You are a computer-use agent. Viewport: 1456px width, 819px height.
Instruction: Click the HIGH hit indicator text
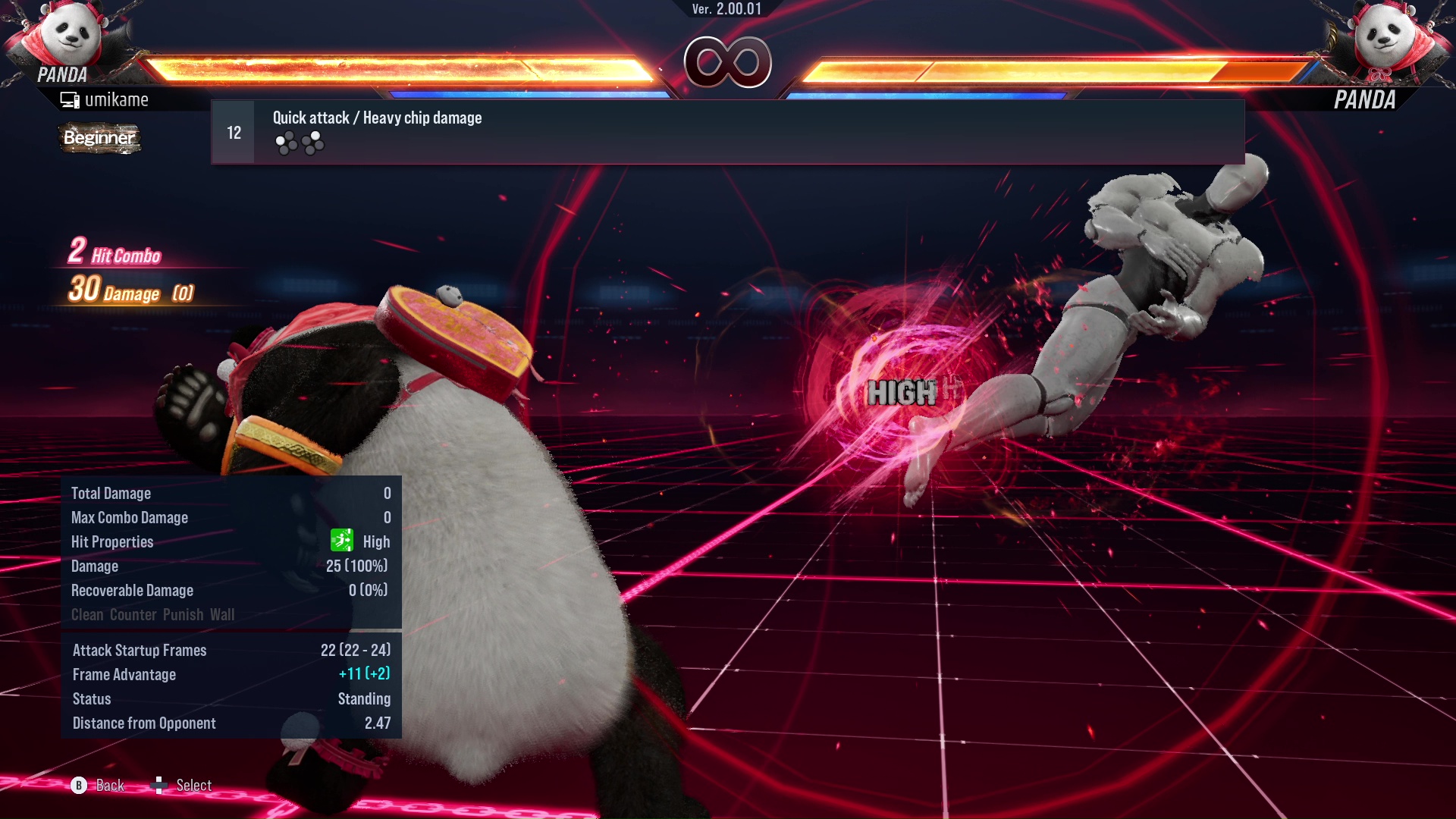[903, 393]
